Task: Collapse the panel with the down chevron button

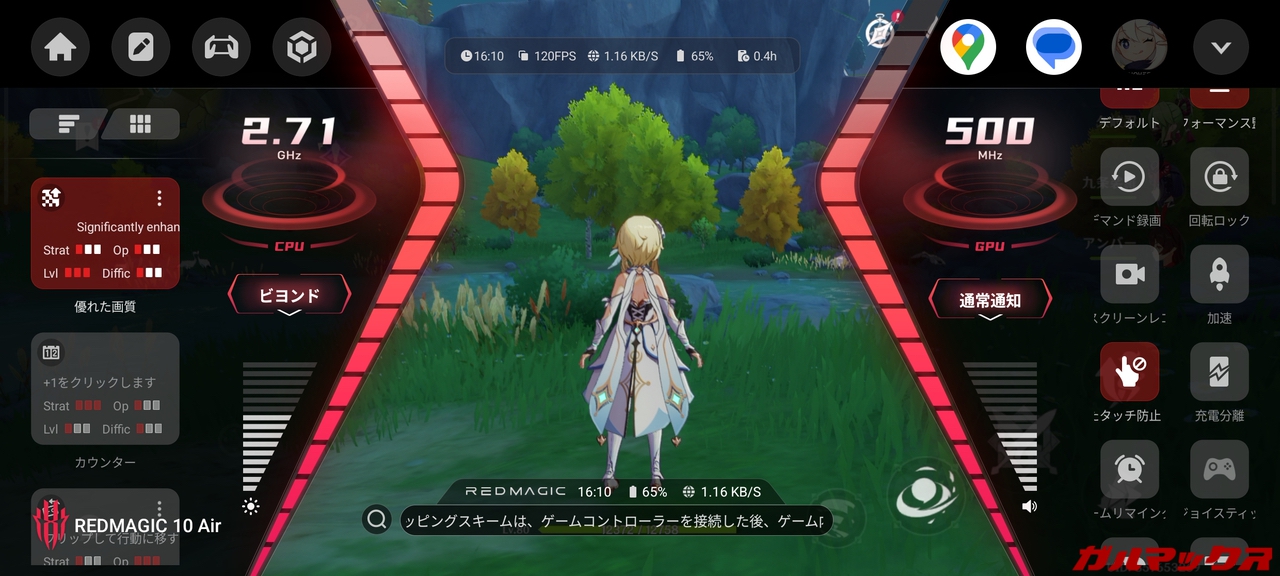Action: point(1221,47)
